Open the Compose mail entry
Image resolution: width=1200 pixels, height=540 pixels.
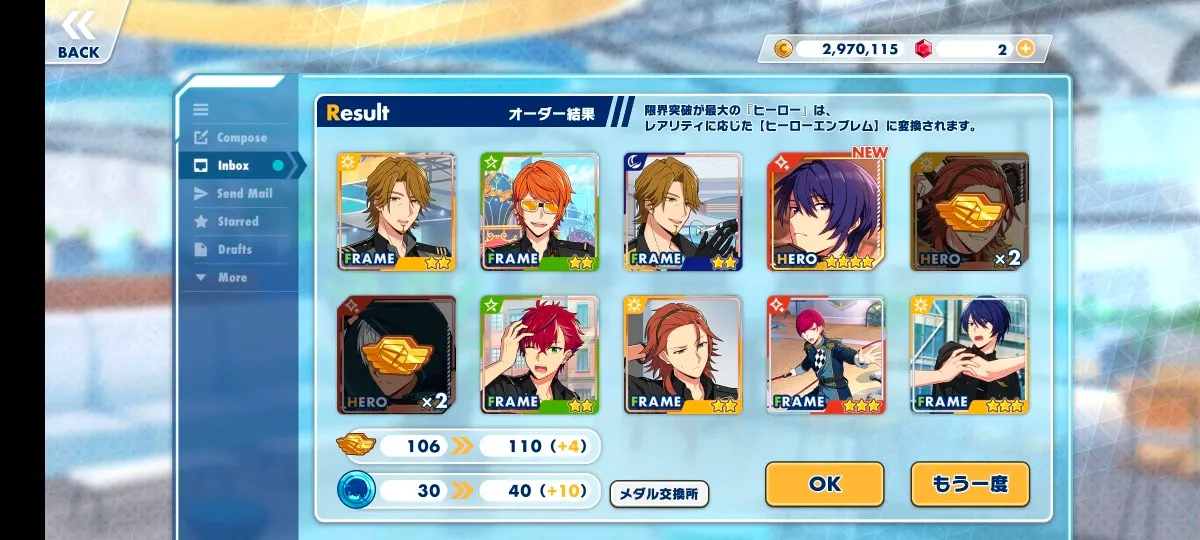241,138
